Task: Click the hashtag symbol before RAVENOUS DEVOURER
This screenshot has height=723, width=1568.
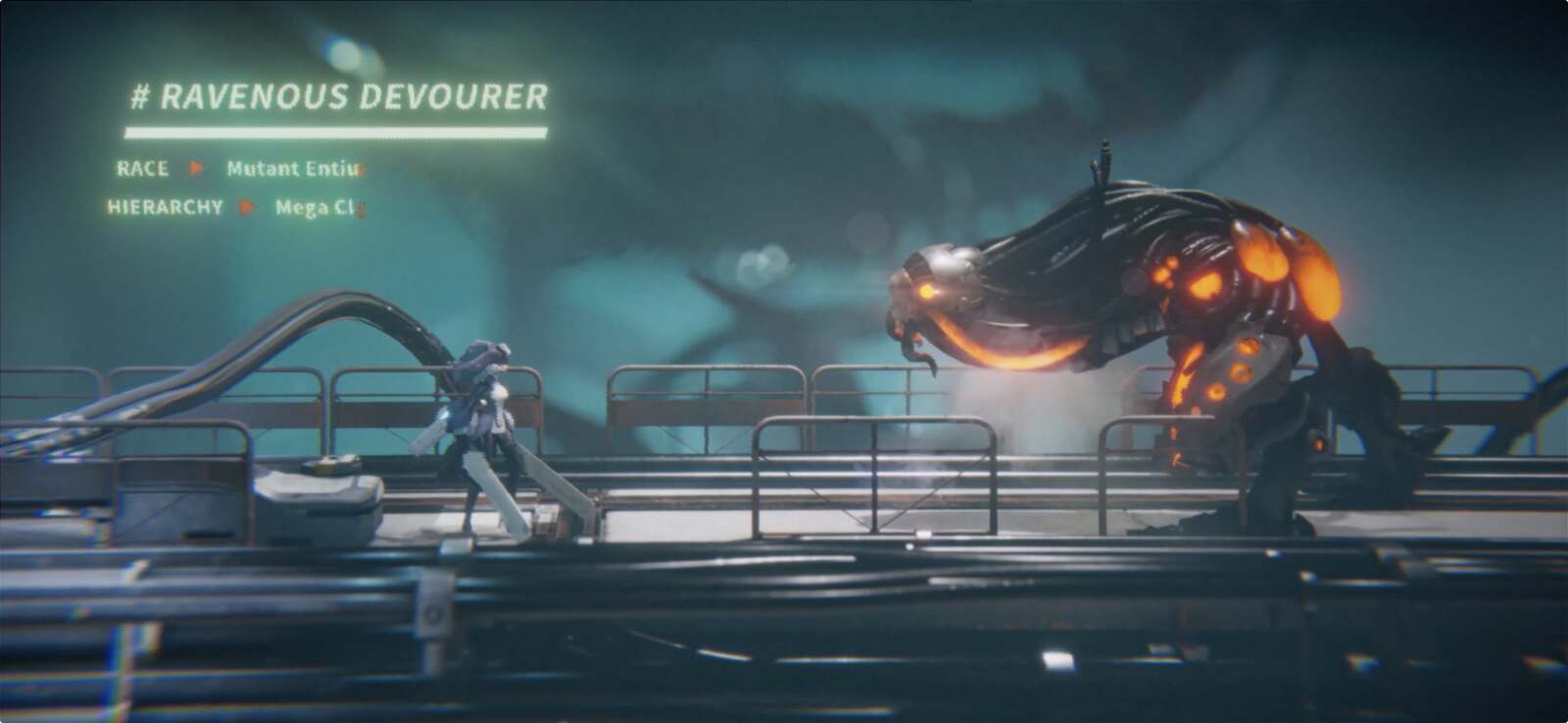Action: point(140,97)
